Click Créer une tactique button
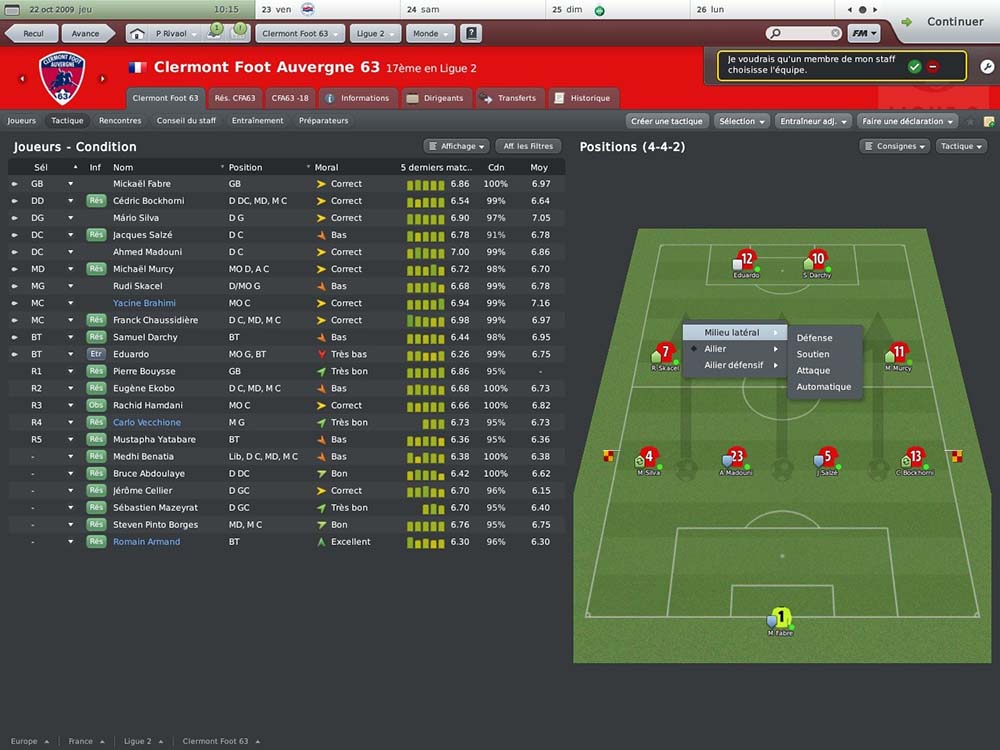 (x=667, y=121)
